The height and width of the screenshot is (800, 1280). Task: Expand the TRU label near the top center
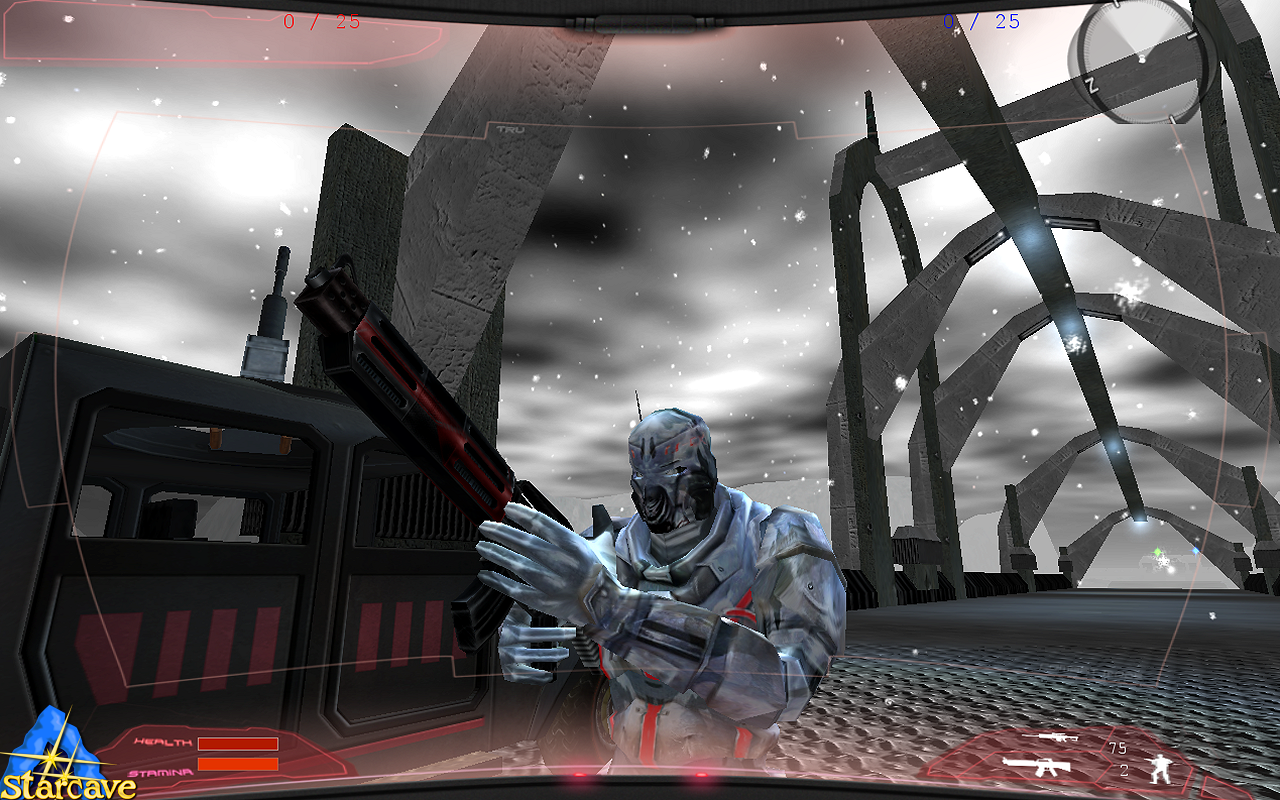click(508, 130)
